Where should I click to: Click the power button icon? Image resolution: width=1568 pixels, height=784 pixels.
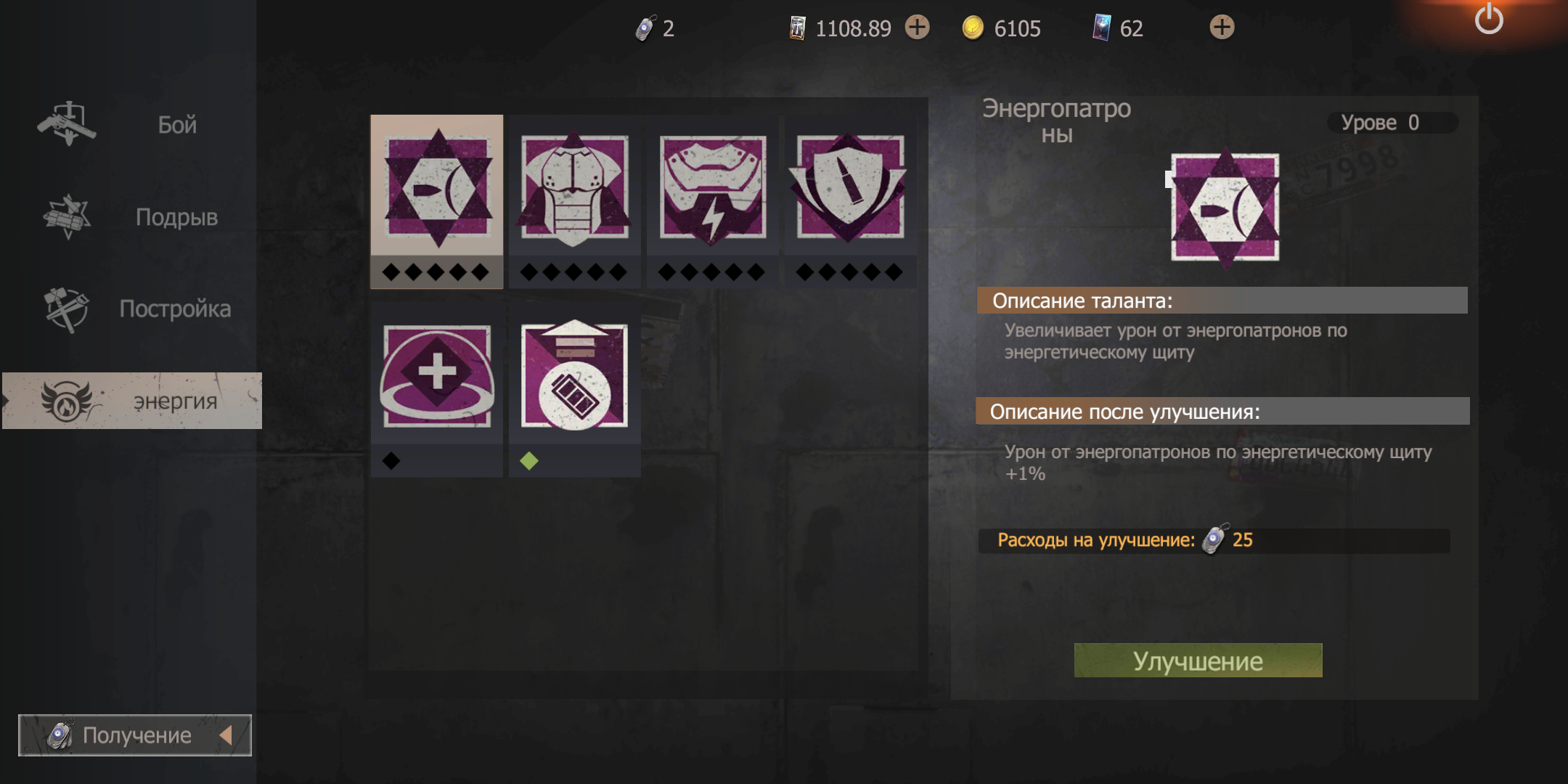pyautogui.click(x=1489, y=20)
